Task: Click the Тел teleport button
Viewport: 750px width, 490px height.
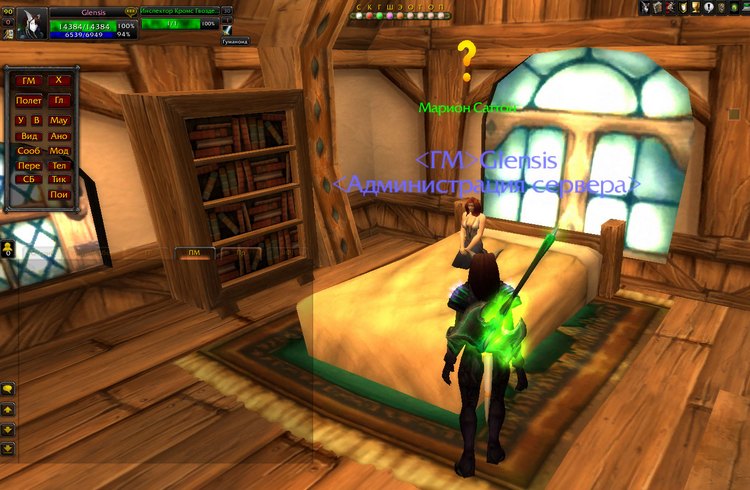Action: tap(58, 165)
